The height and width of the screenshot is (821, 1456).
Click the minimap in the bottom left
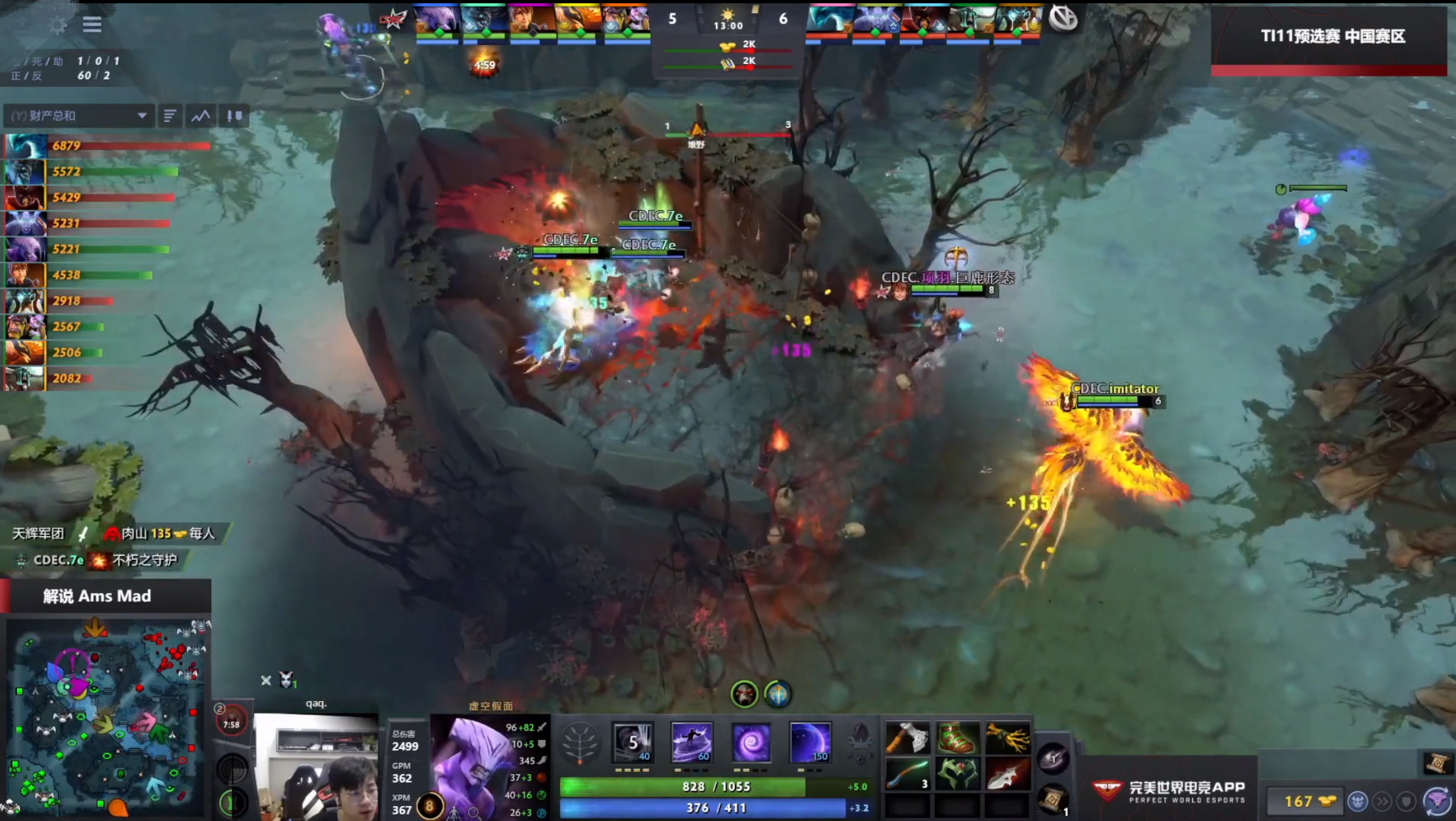[x=108, y=717]
